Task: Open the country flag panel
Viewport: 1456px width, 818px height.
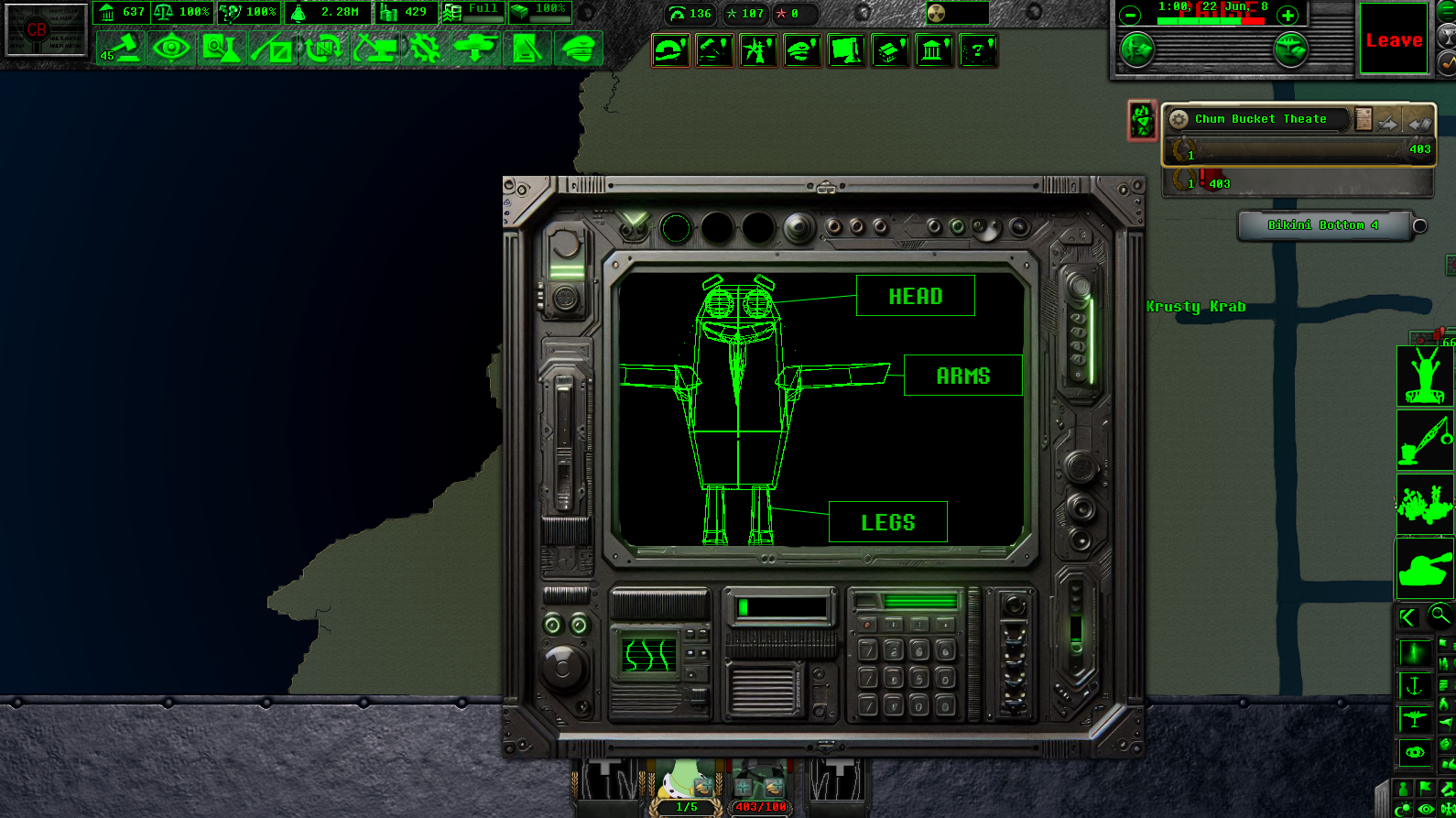Action: pyautogui.click(x=46, y=29)
